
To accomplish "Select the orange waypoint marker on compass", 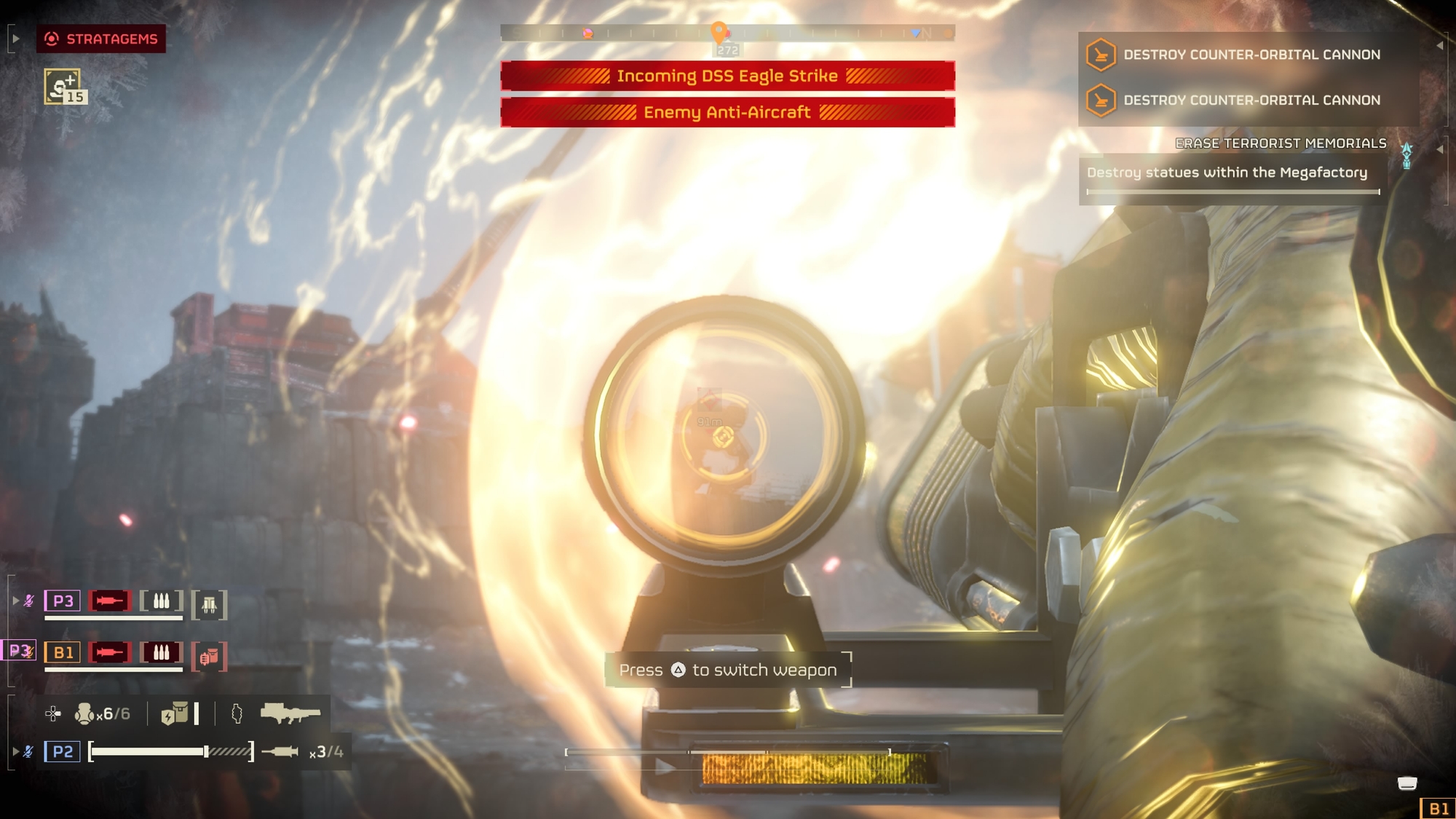I will (x=719, y=31).
